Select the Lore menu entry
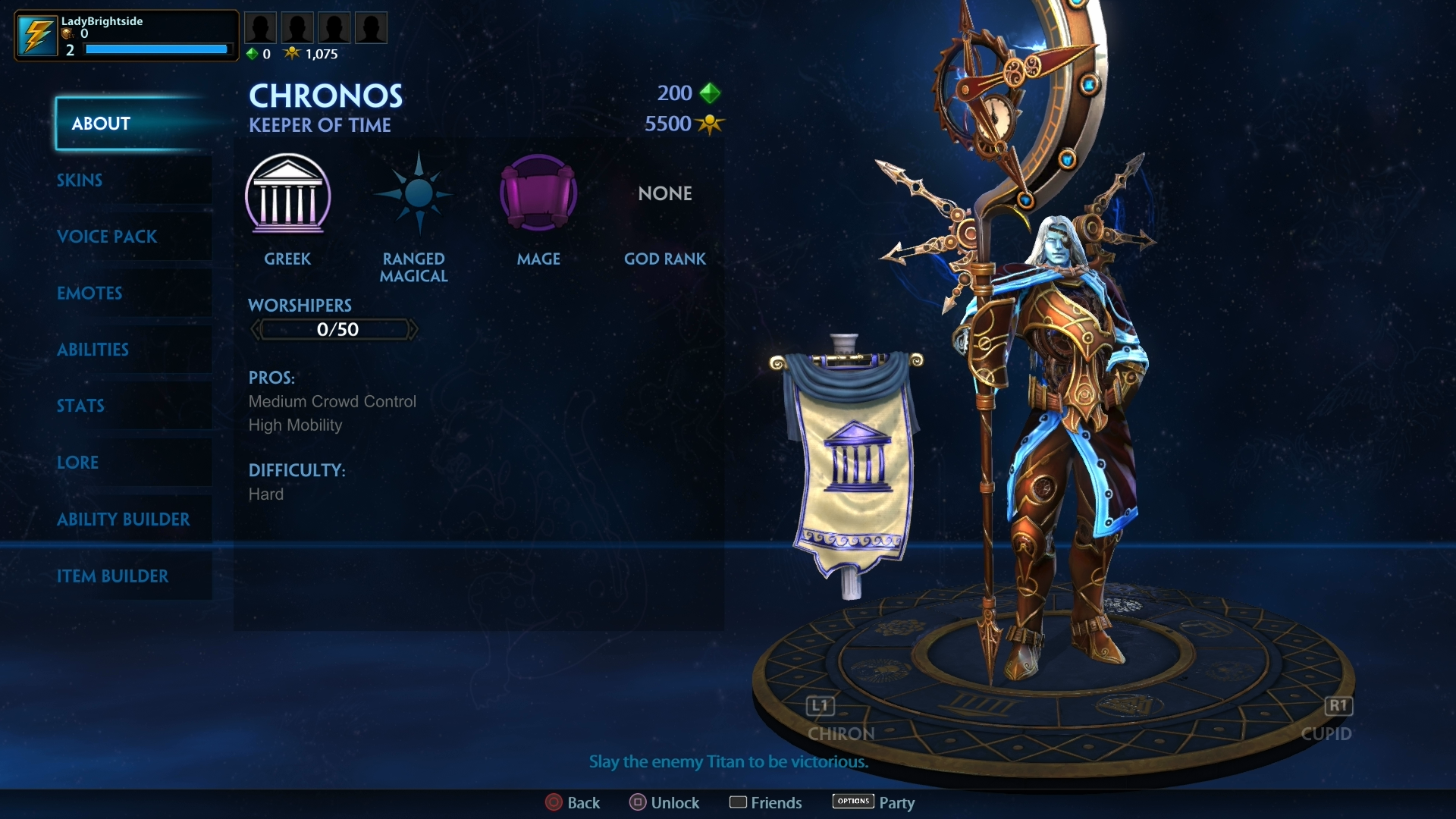The height and width of the screenshot is (819, 1456). click(x=77, y=462)
